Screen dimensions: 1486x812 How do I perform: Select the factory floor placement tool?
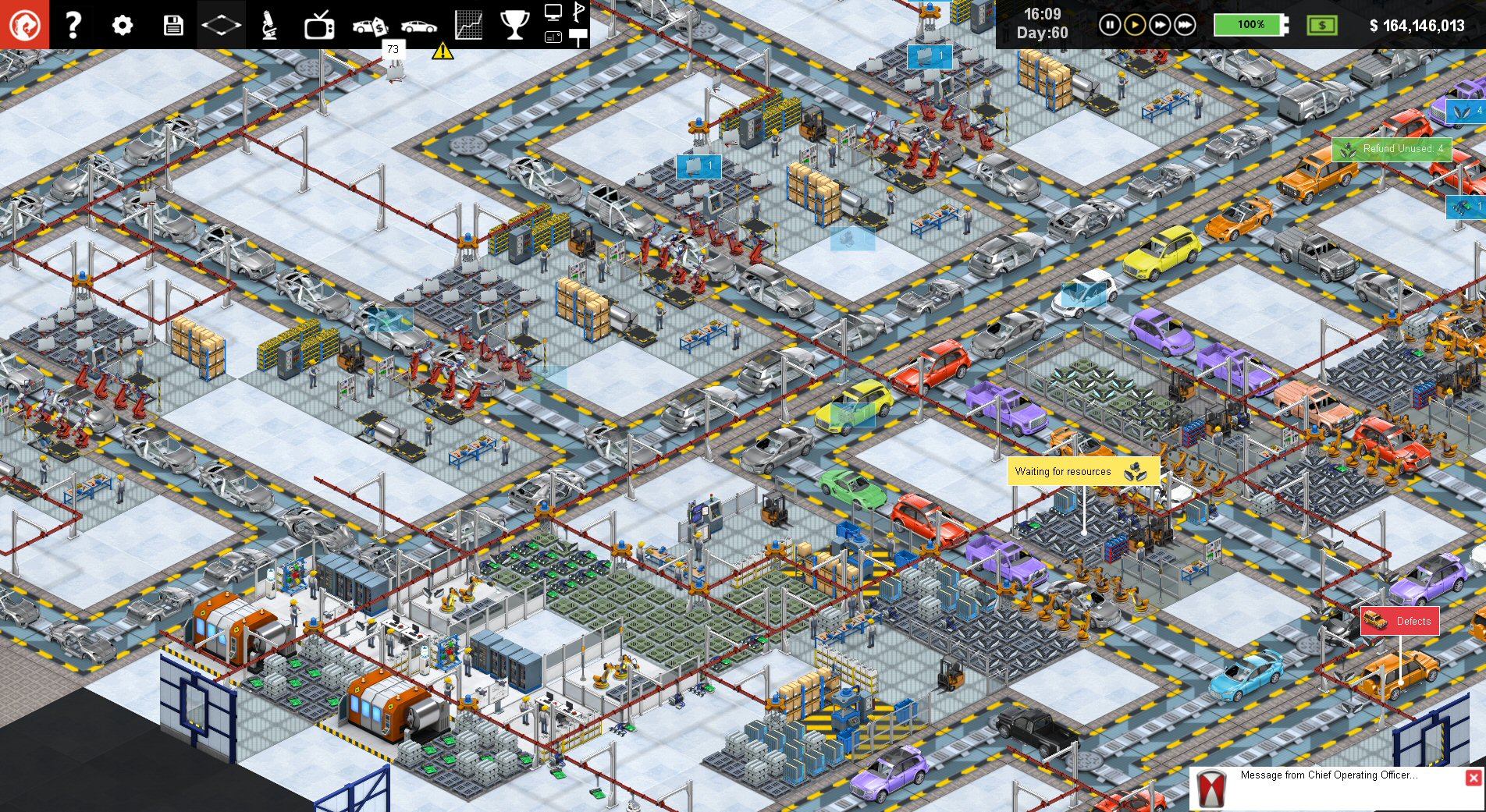(x=221, y=25)
